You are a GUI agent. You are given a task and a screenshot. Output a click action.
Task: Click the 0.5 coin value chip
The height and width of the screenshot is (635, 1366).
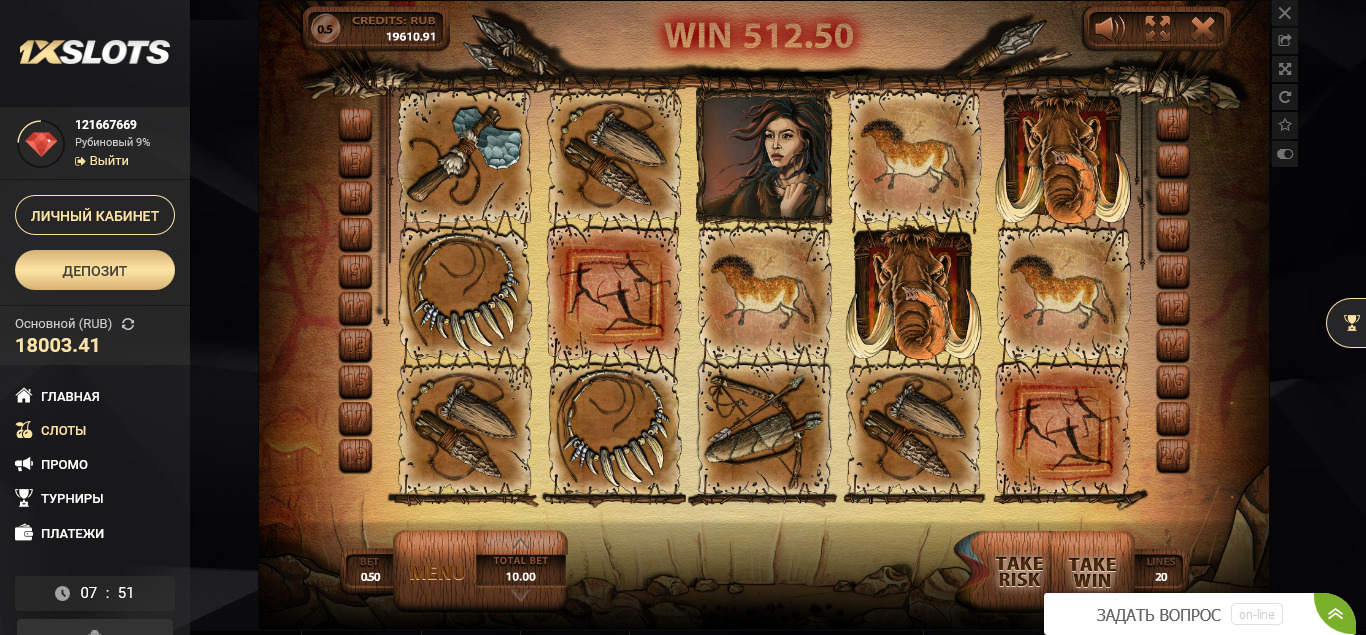[326, 29]
